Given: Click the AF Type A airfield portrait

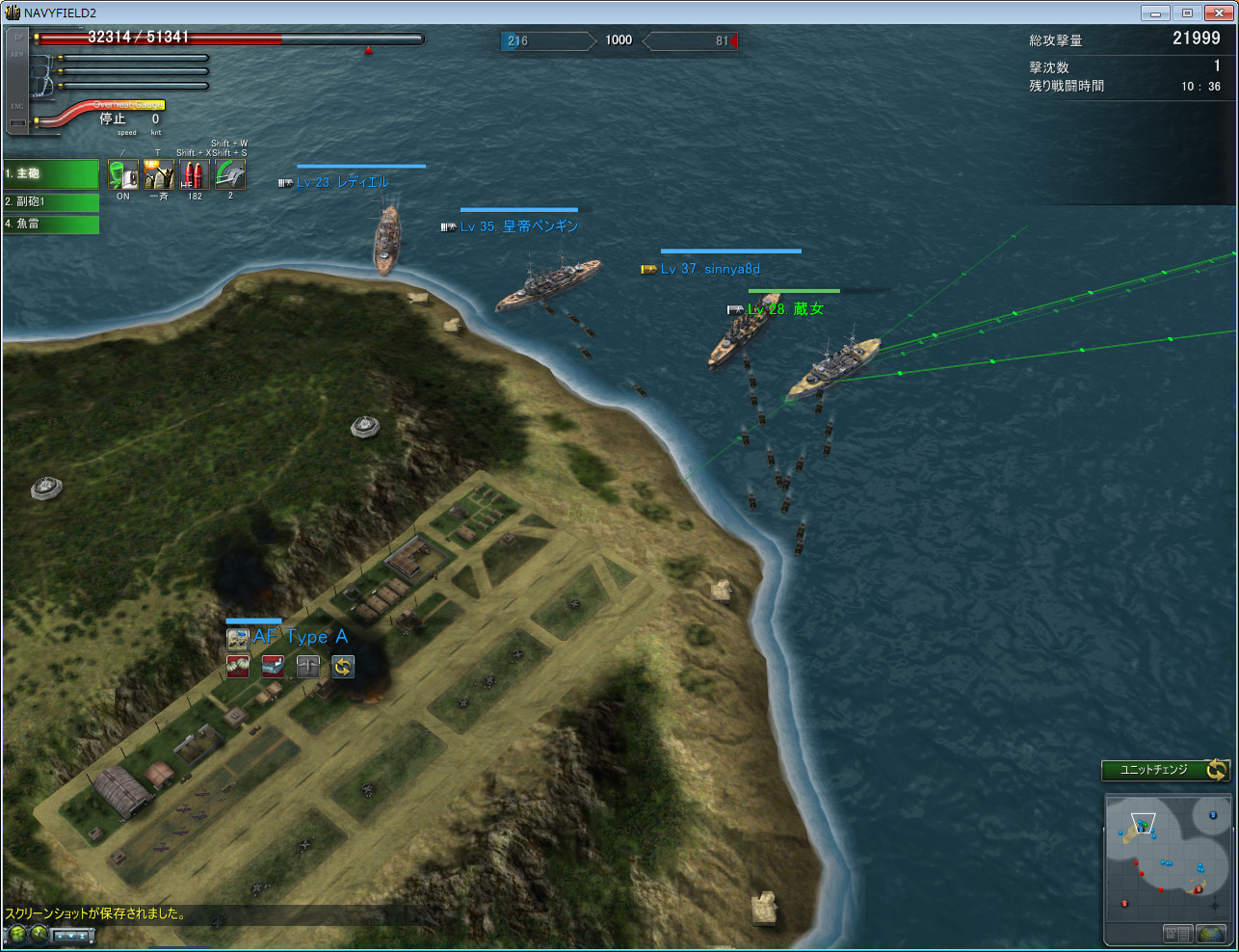Looking at the screenshot, I should pos(238,638).
